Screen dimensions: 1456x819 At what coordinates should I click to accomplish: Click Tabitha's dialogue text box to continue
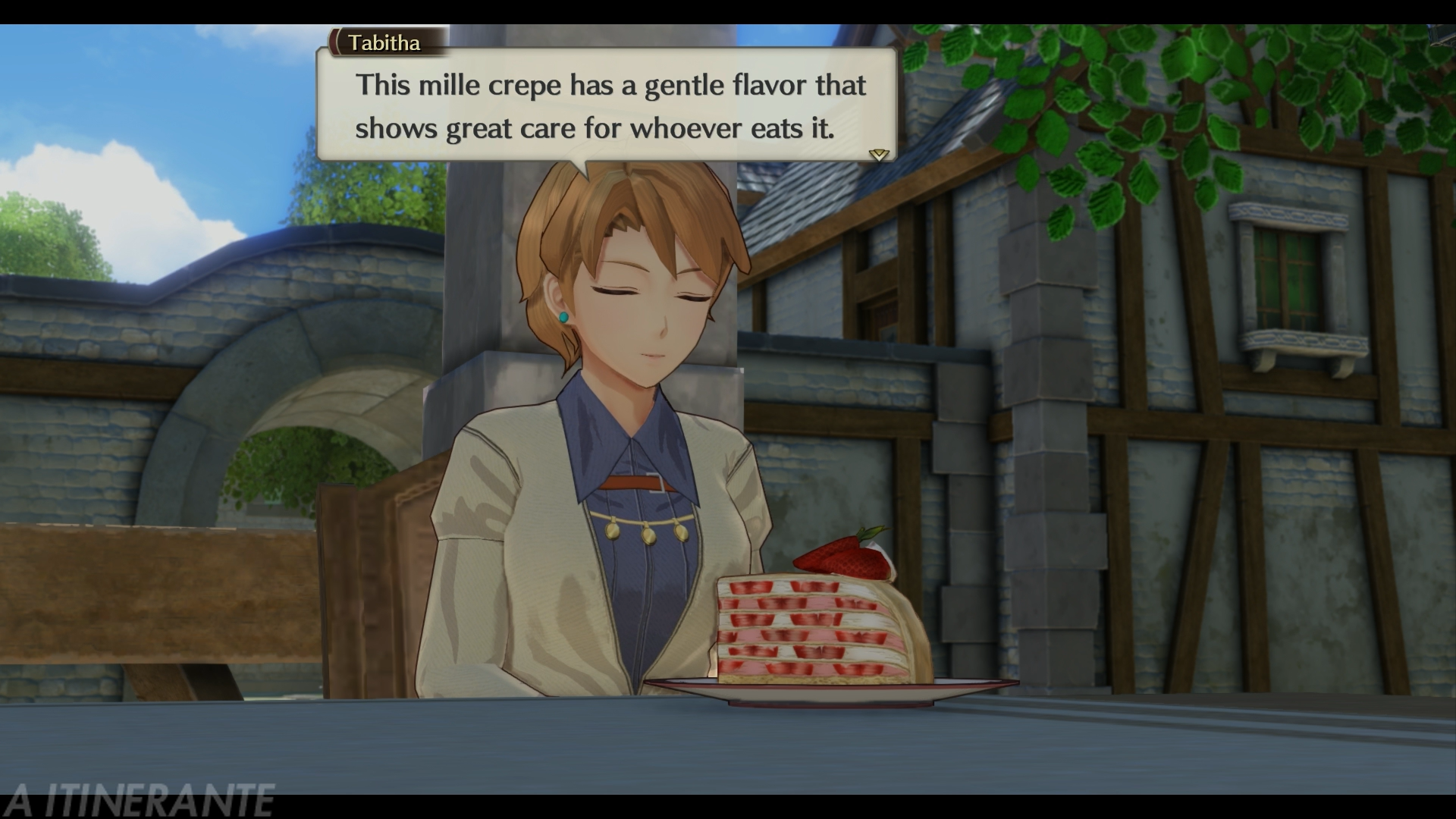(607, 106)
